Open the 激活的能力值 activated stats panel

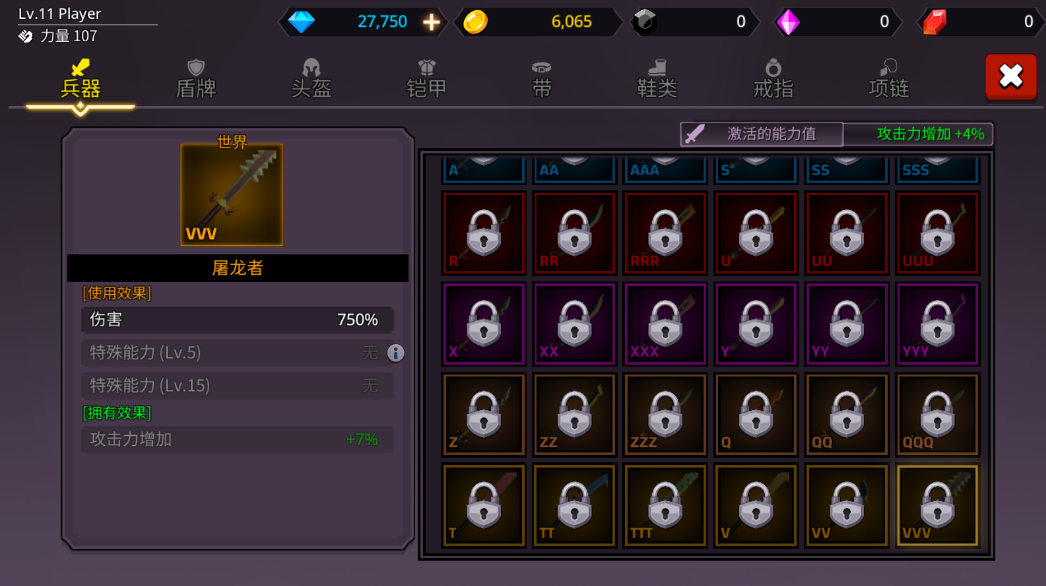762,134
